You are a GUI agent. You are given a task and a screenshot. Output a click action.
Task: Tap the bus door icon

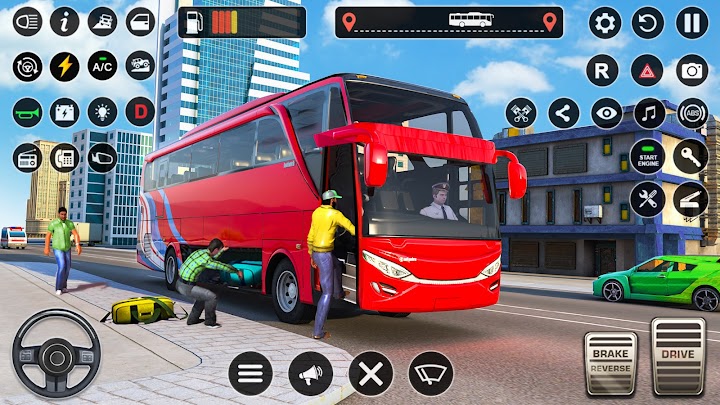click(x=141, y=22)
